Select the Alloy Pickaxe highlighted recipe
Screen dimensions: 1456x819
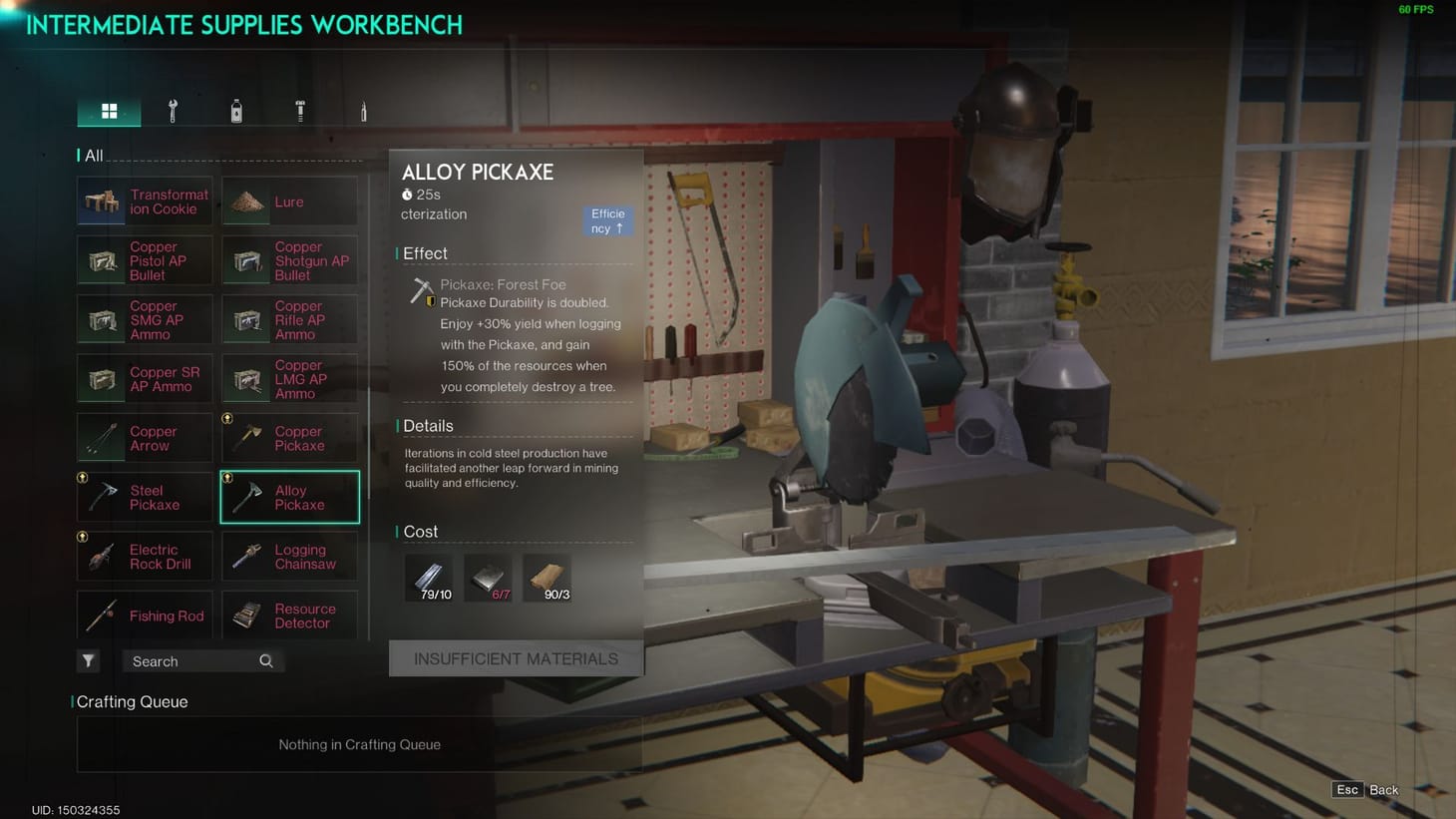click(289, 497)
